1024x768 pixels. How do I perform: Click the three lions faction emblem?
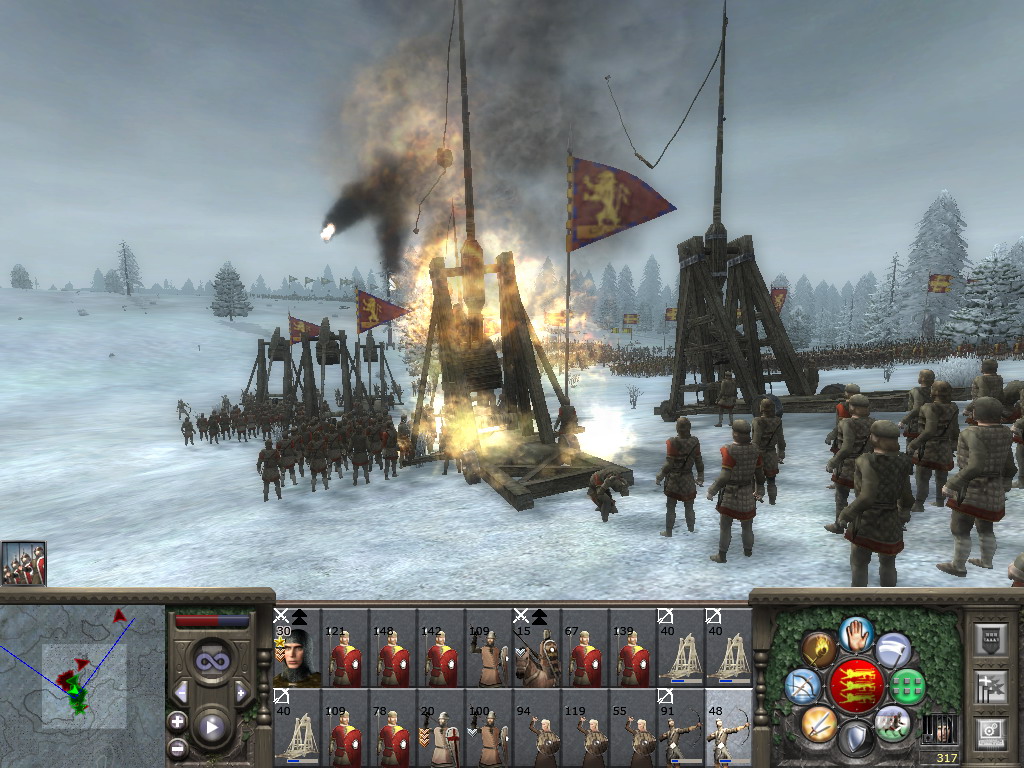(x=856, y=685)
